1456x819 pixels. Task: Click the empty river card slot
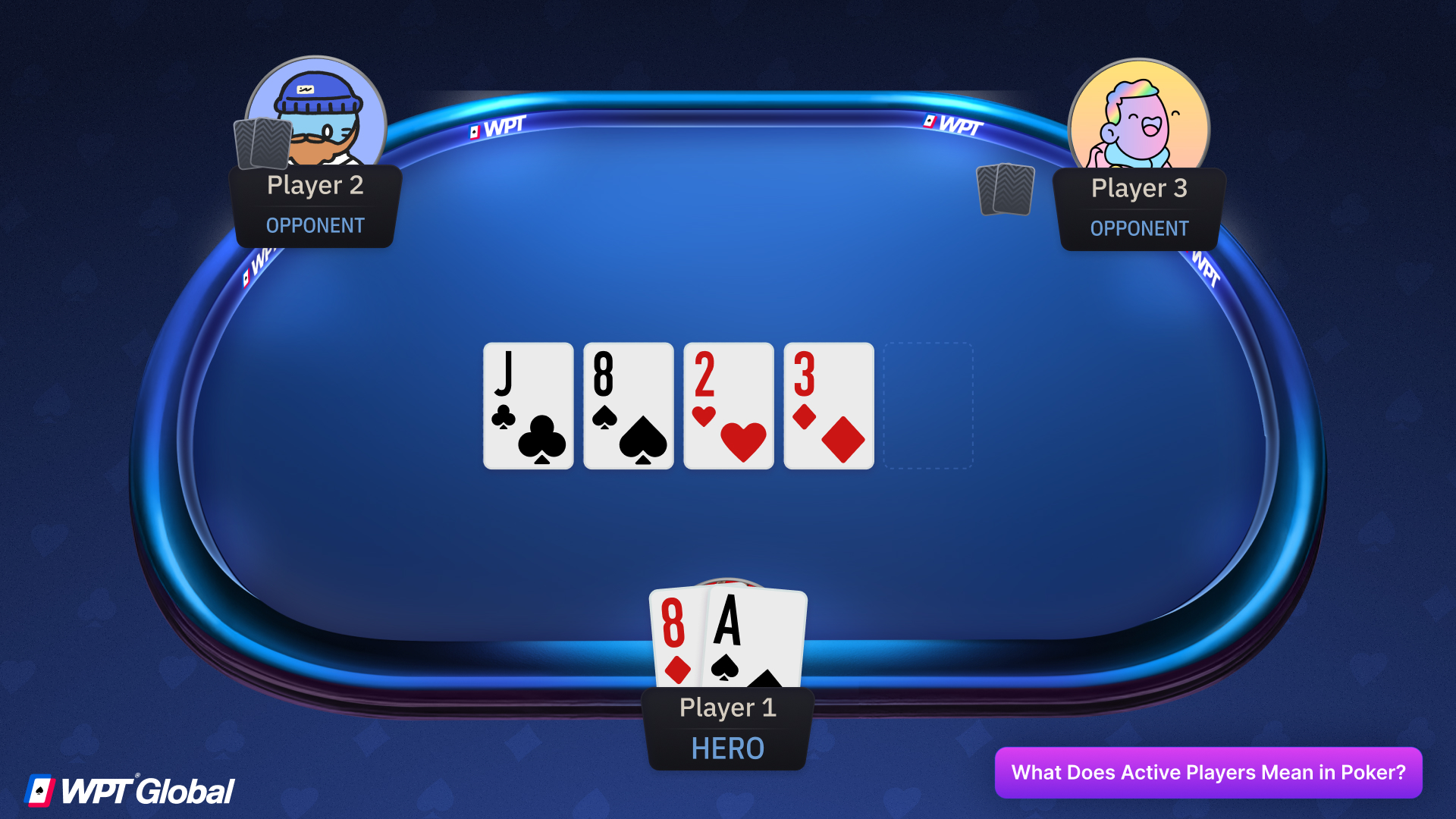click(x=928, y=406)
